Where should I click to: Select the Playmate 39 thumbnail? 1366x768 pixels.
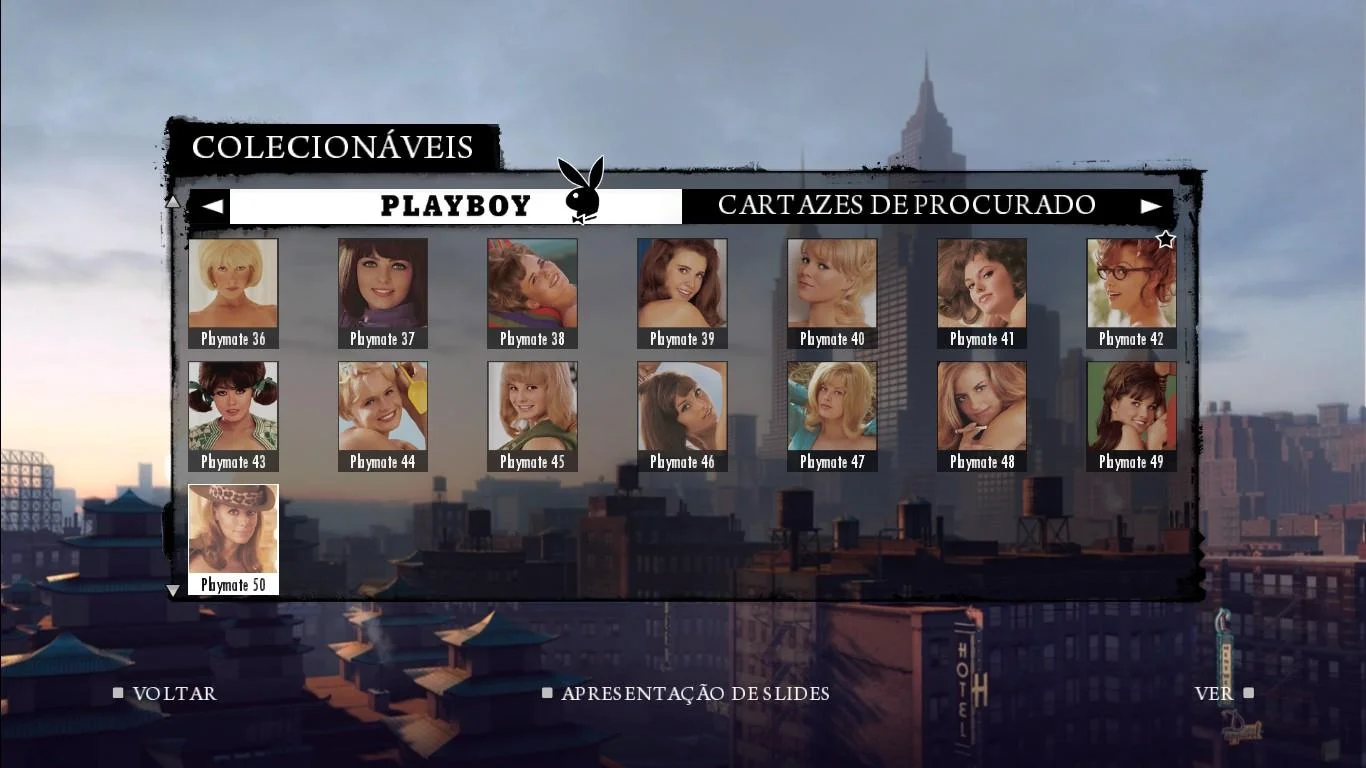point(682,293)
